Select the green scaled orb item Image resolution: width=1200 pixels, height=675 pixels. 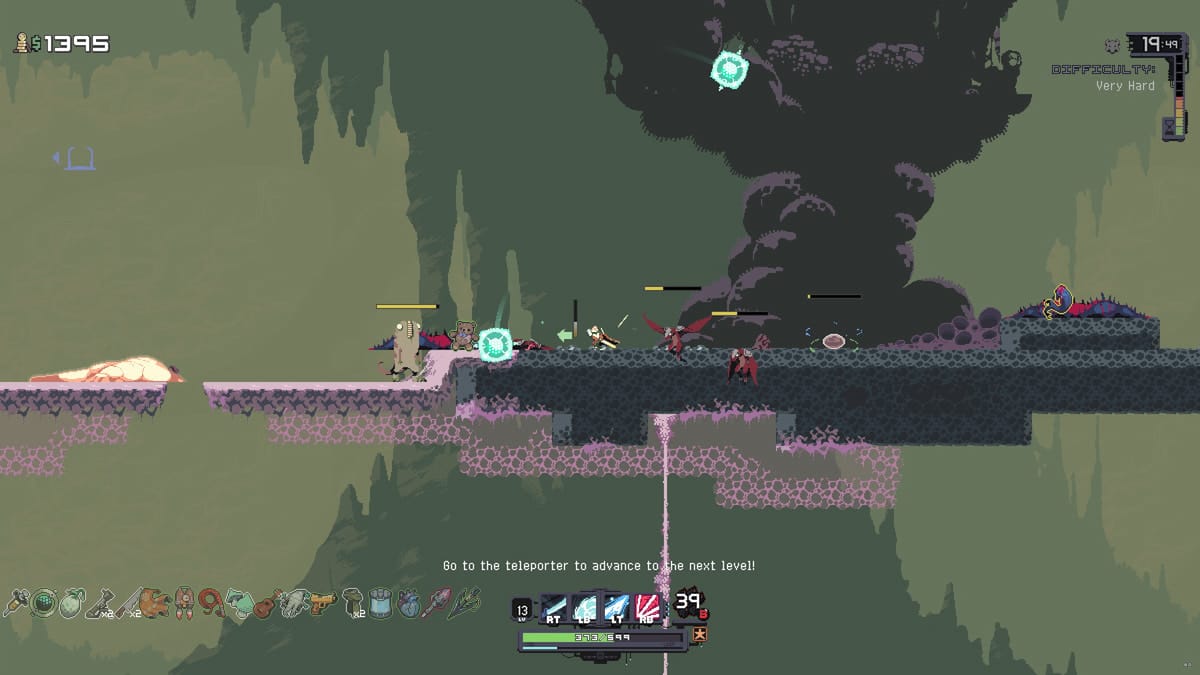(44, 603)
